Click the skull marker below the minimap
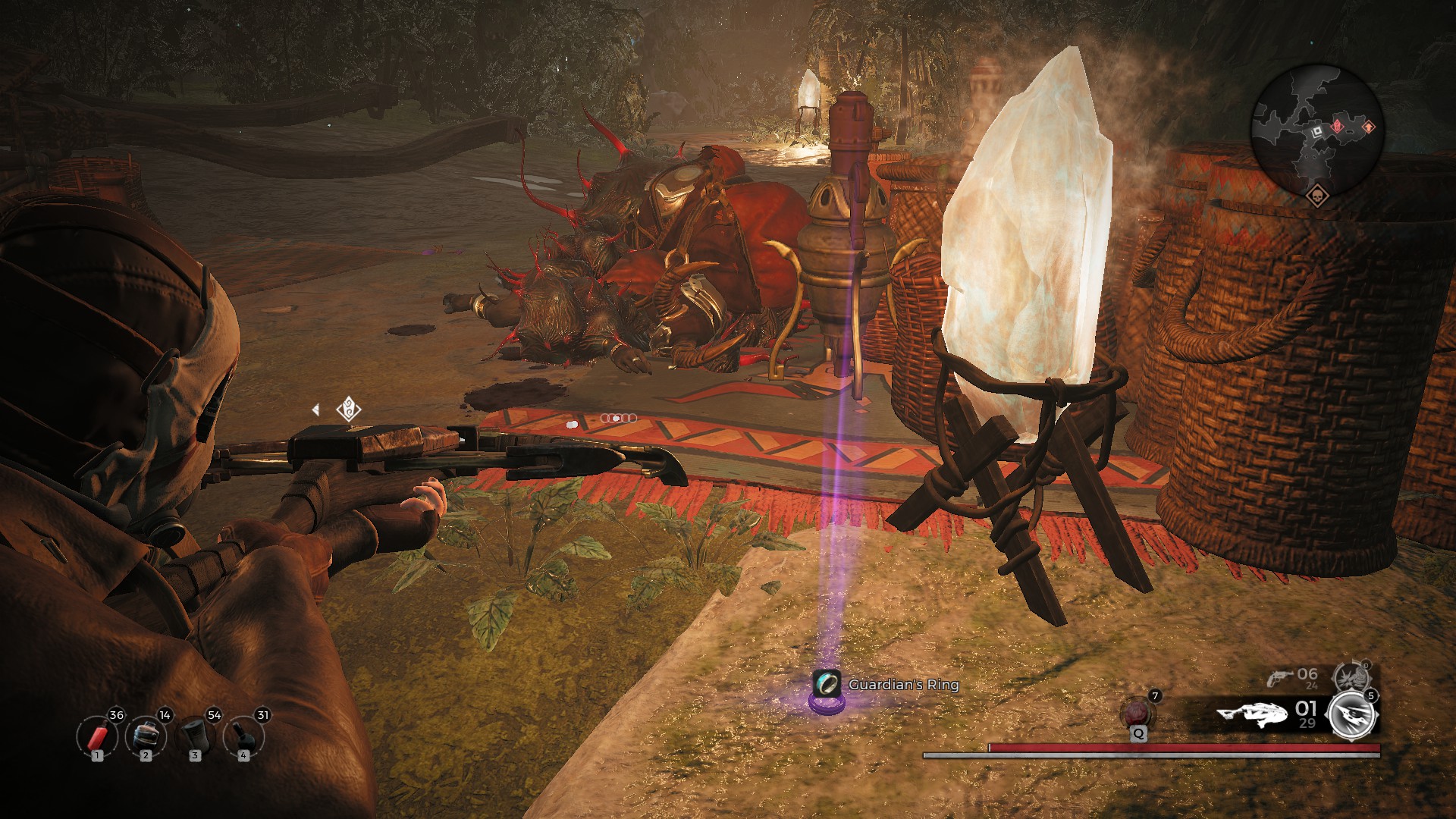 (1316, 196)
